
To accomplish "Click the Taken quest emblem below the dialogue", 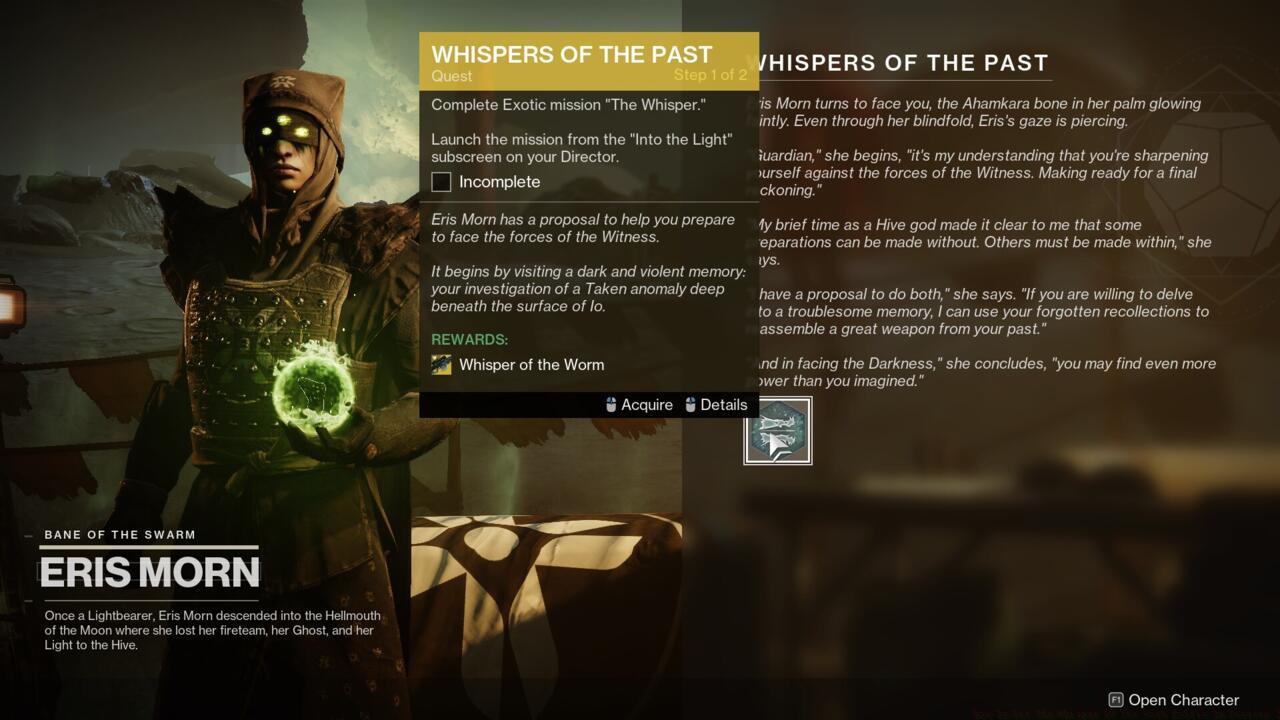I will tap(778, 430).
